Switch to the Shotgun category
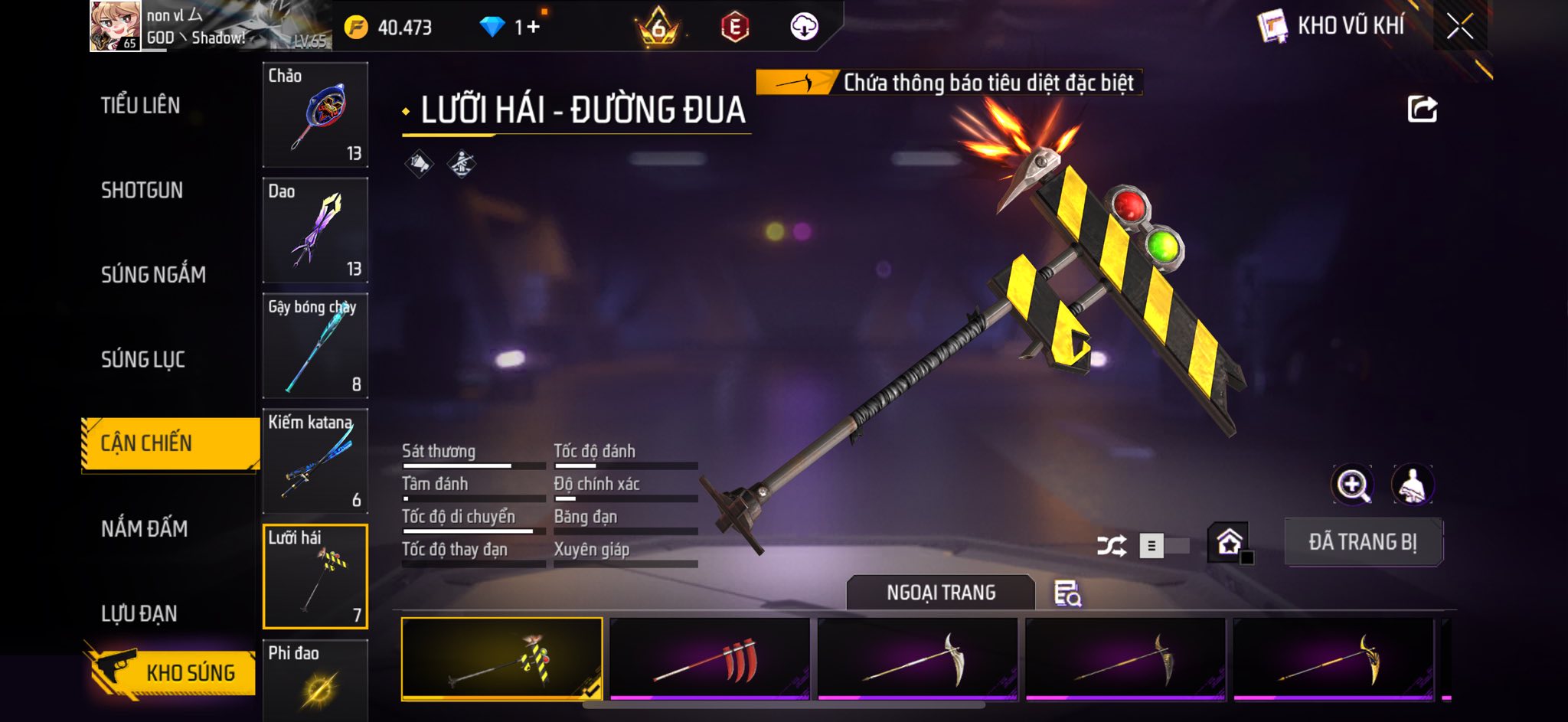 coord(142,191)
